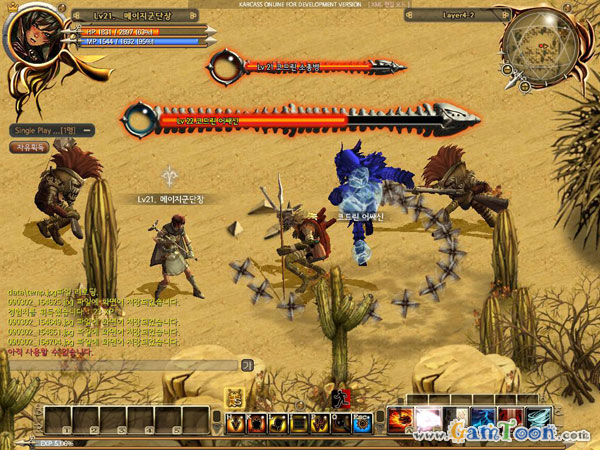Click the 자유획득 loot mode button
This screenshot has width=600, height=450.
[28, 147]
